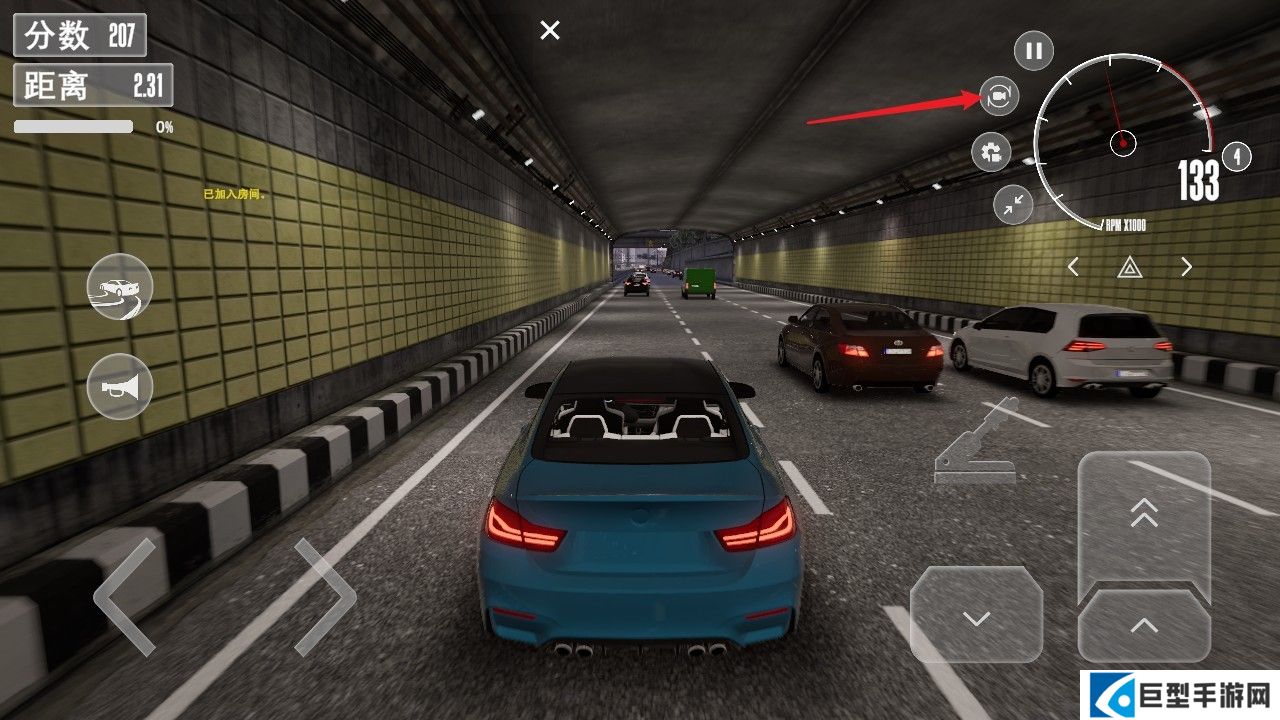
Task: Open the gear settings icon
Action: [x=991, y=153]
